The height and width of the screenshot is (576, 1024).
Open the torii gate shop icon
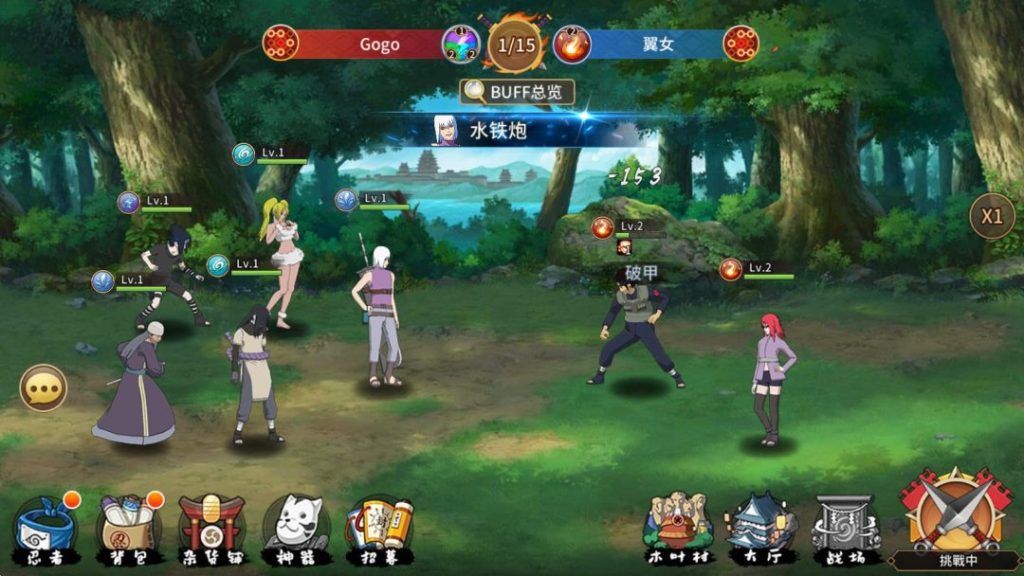point(211,527)
